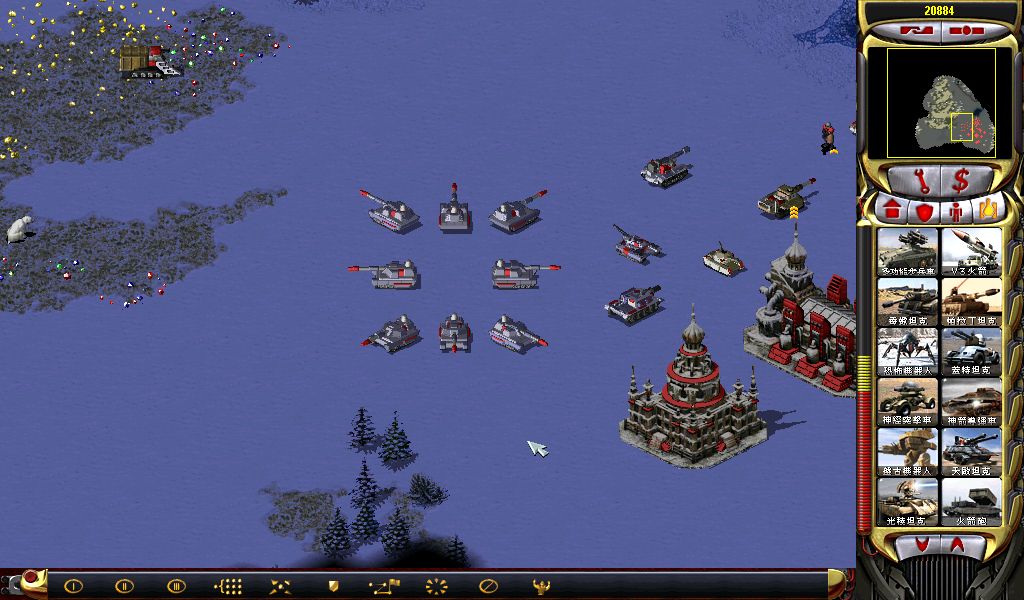Build a Terror Drone (恐怖機器人)
The image size is (1024, 600).
pos(908,352)
